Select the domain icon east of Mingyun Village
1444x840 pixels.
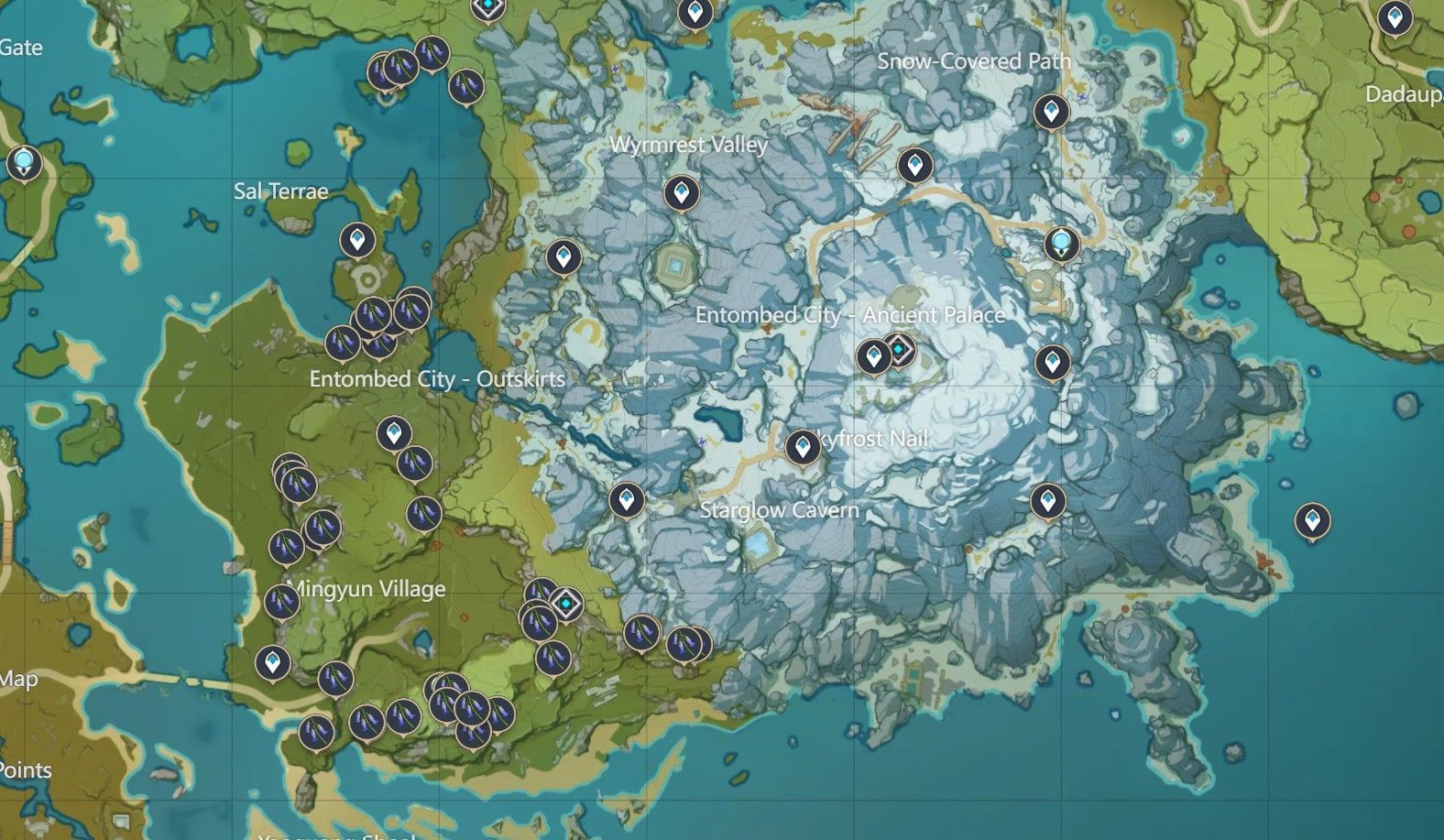[x=566, y=605]
